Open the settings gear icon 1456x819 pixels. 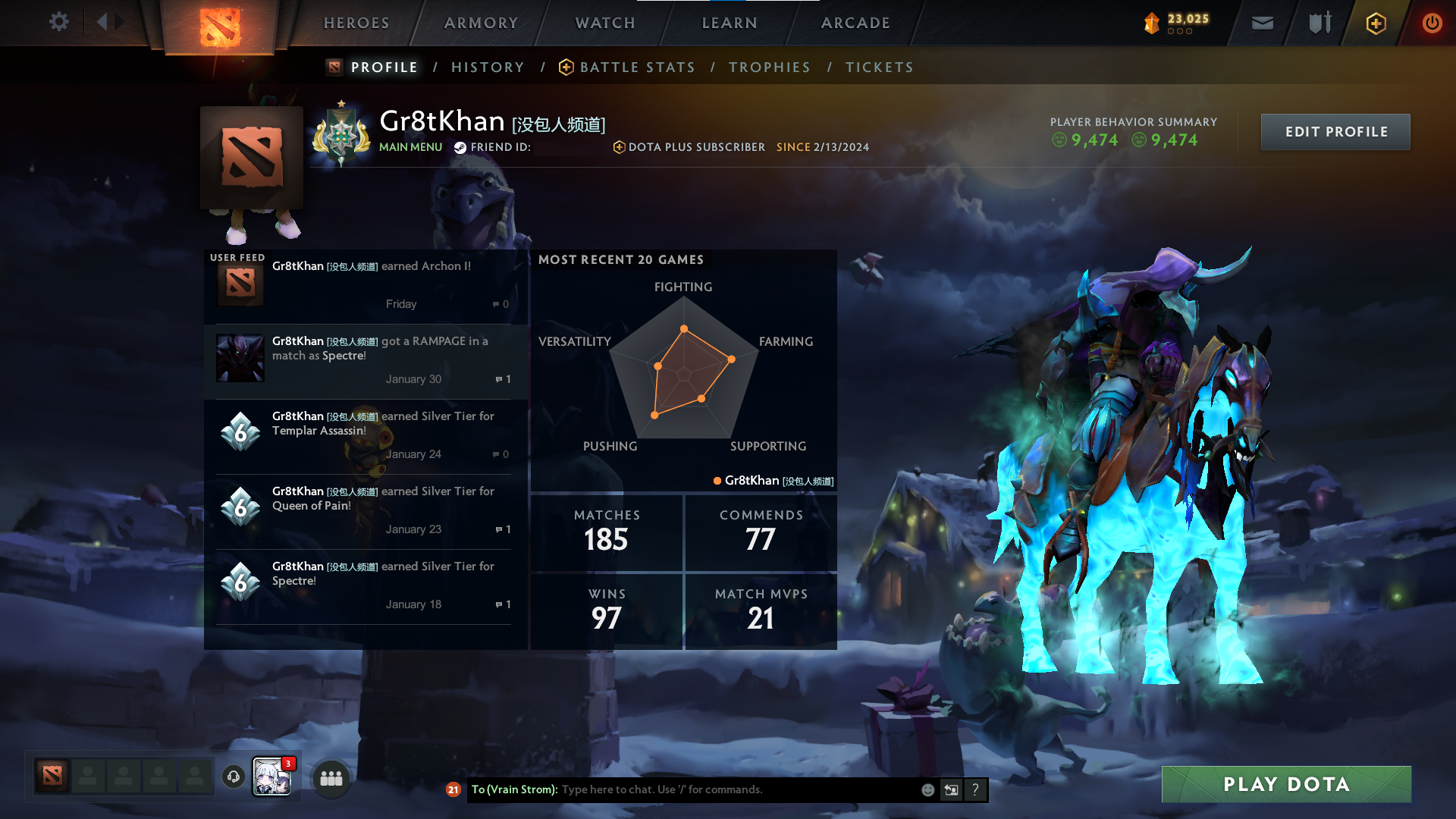click(59, 22)
